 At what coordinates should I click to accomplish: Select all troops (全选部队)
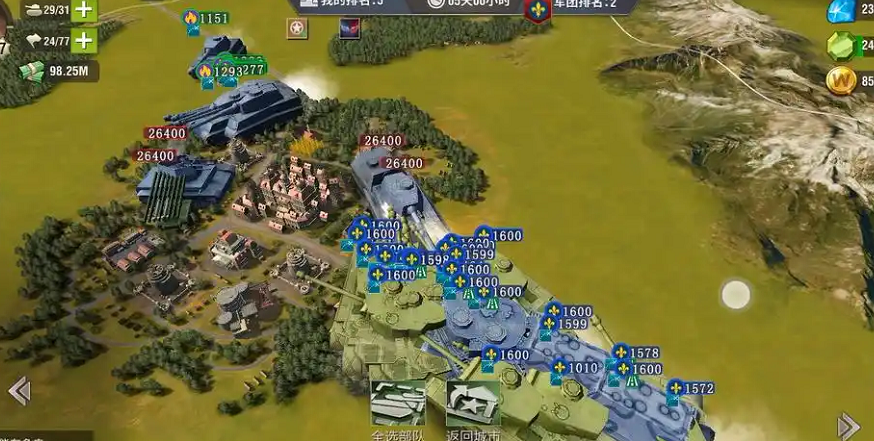[x=398, y=405]
